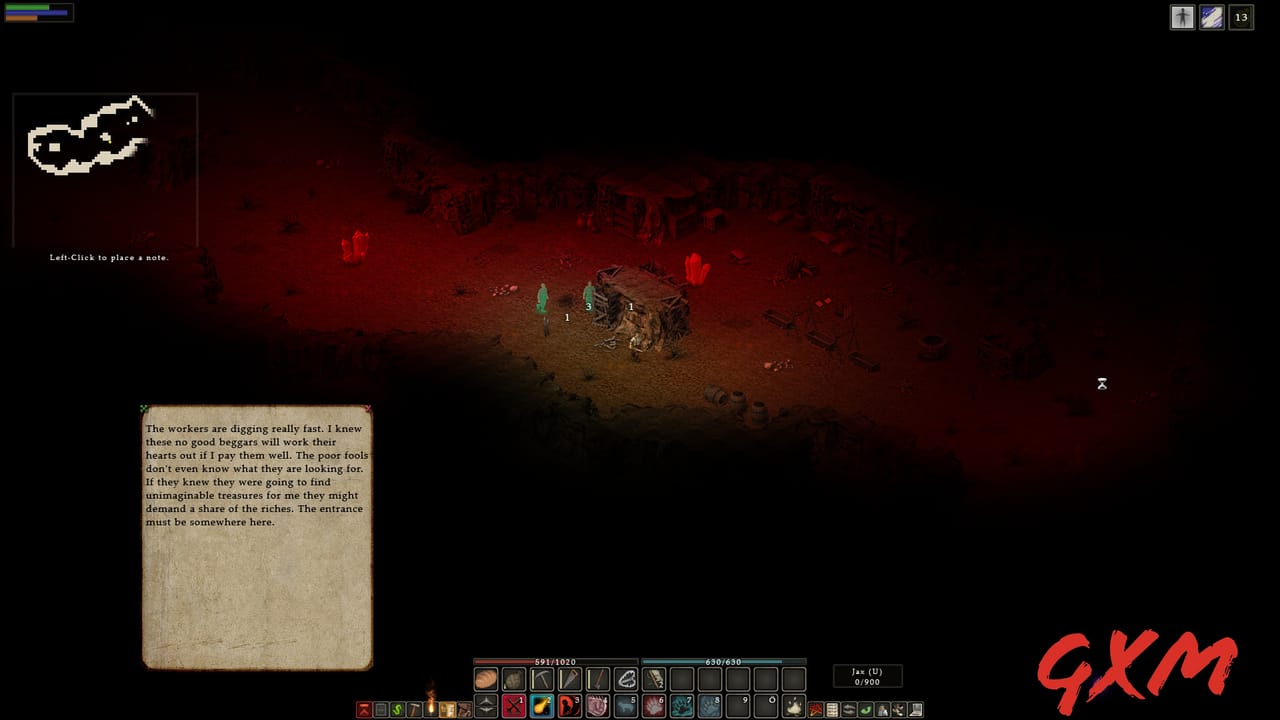The image size is (1280, 720).
Task: Activate the fireball spell in hotbar slot 2
Action: (x=541, y=707)
